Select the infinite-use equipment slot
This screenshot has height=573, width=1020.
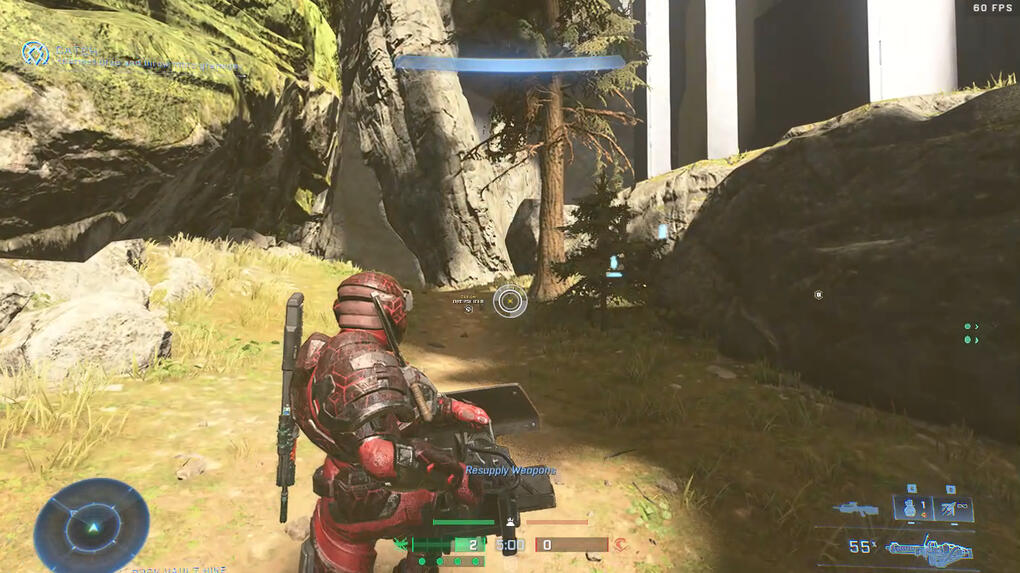952,509
